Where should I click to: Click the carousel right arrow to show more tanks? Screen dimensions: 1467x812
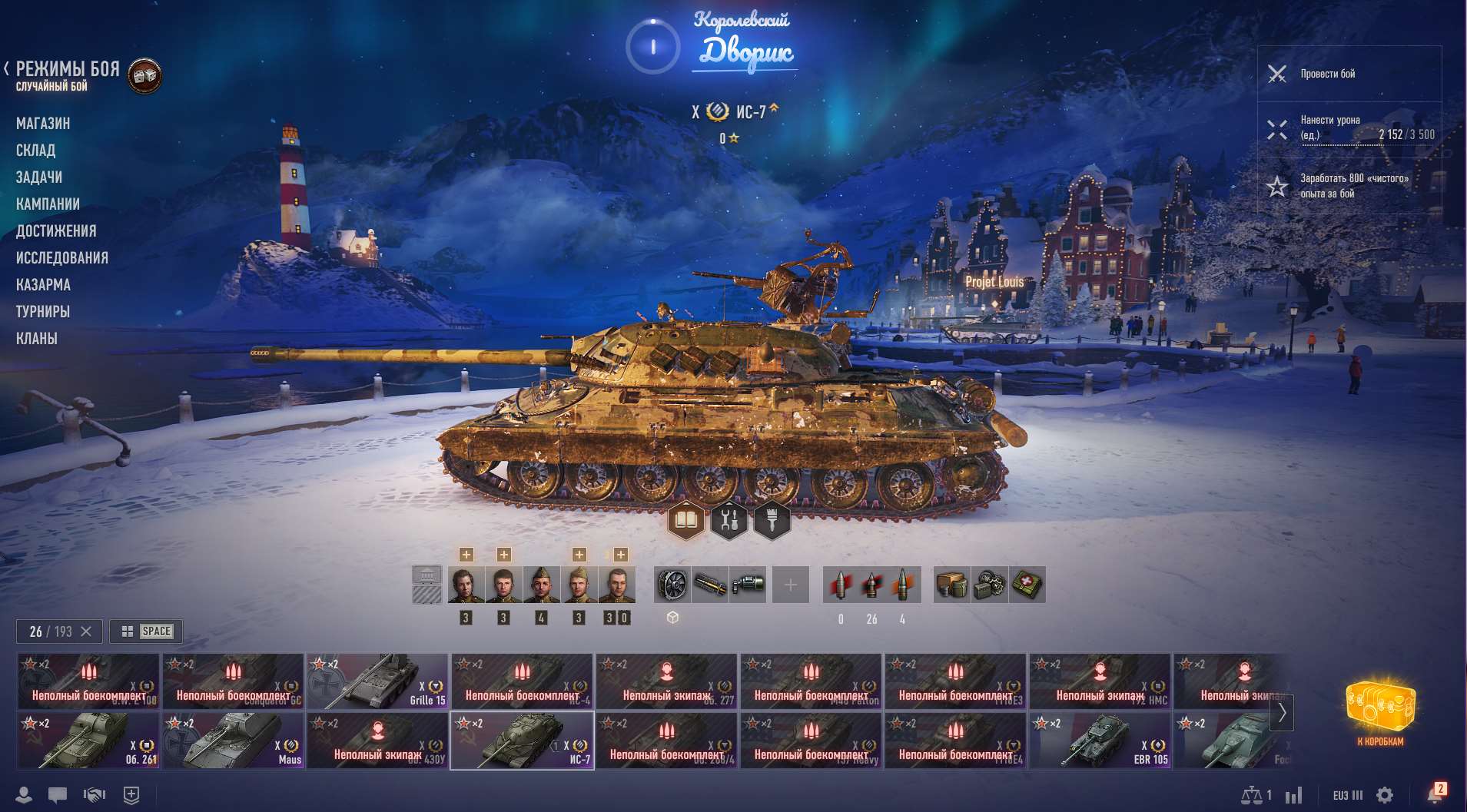tap(1281, 714)
